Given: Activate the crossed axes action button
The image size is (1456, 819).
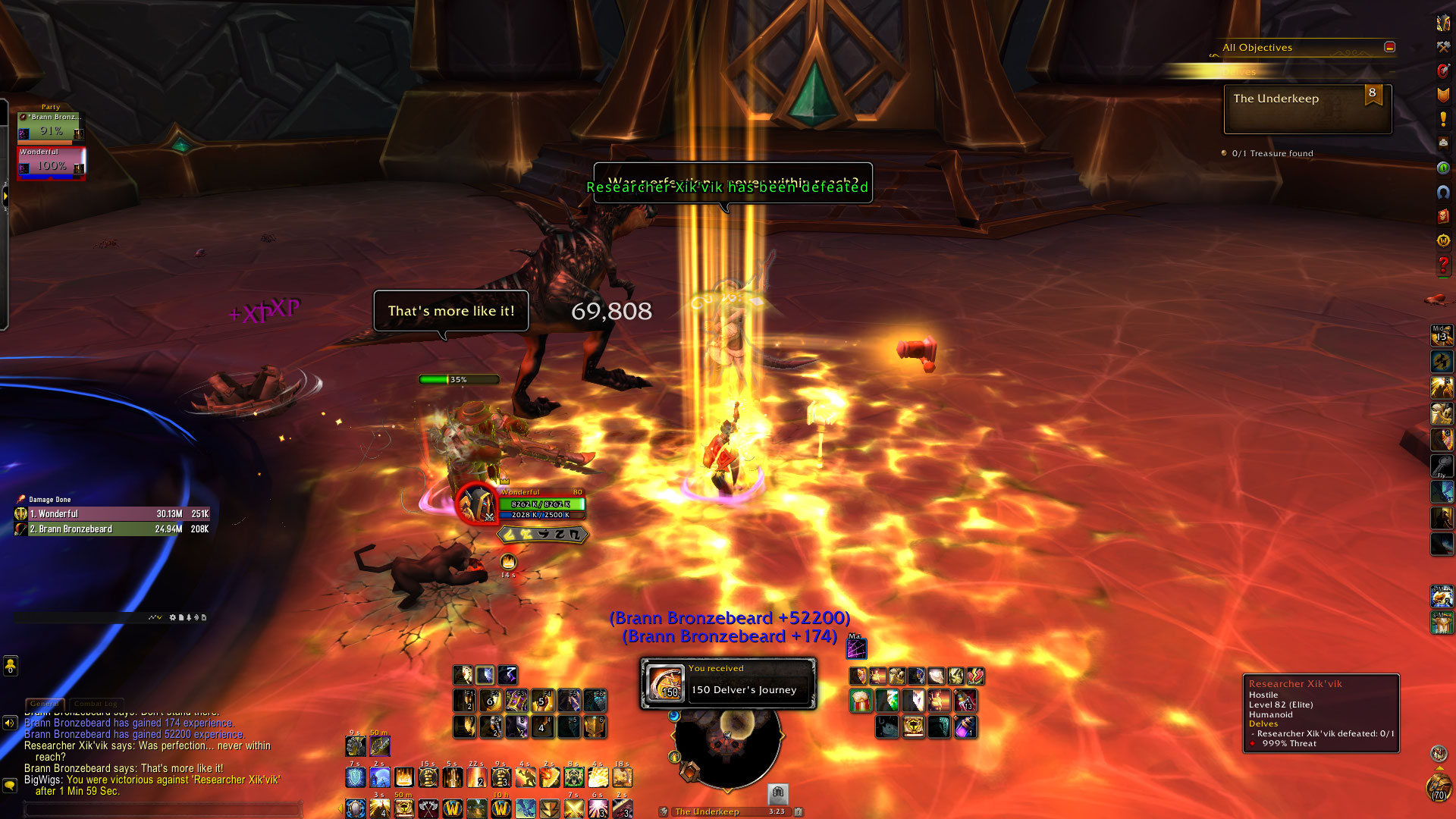Looking at the screenshot, I should click(428, 808).
